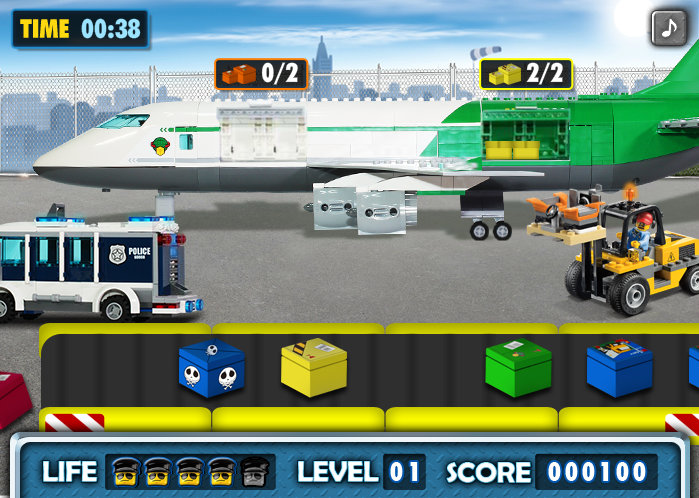Pick the yellow crate on the conveyor
This screenshot has height=498, width=699.
(313, 367)
